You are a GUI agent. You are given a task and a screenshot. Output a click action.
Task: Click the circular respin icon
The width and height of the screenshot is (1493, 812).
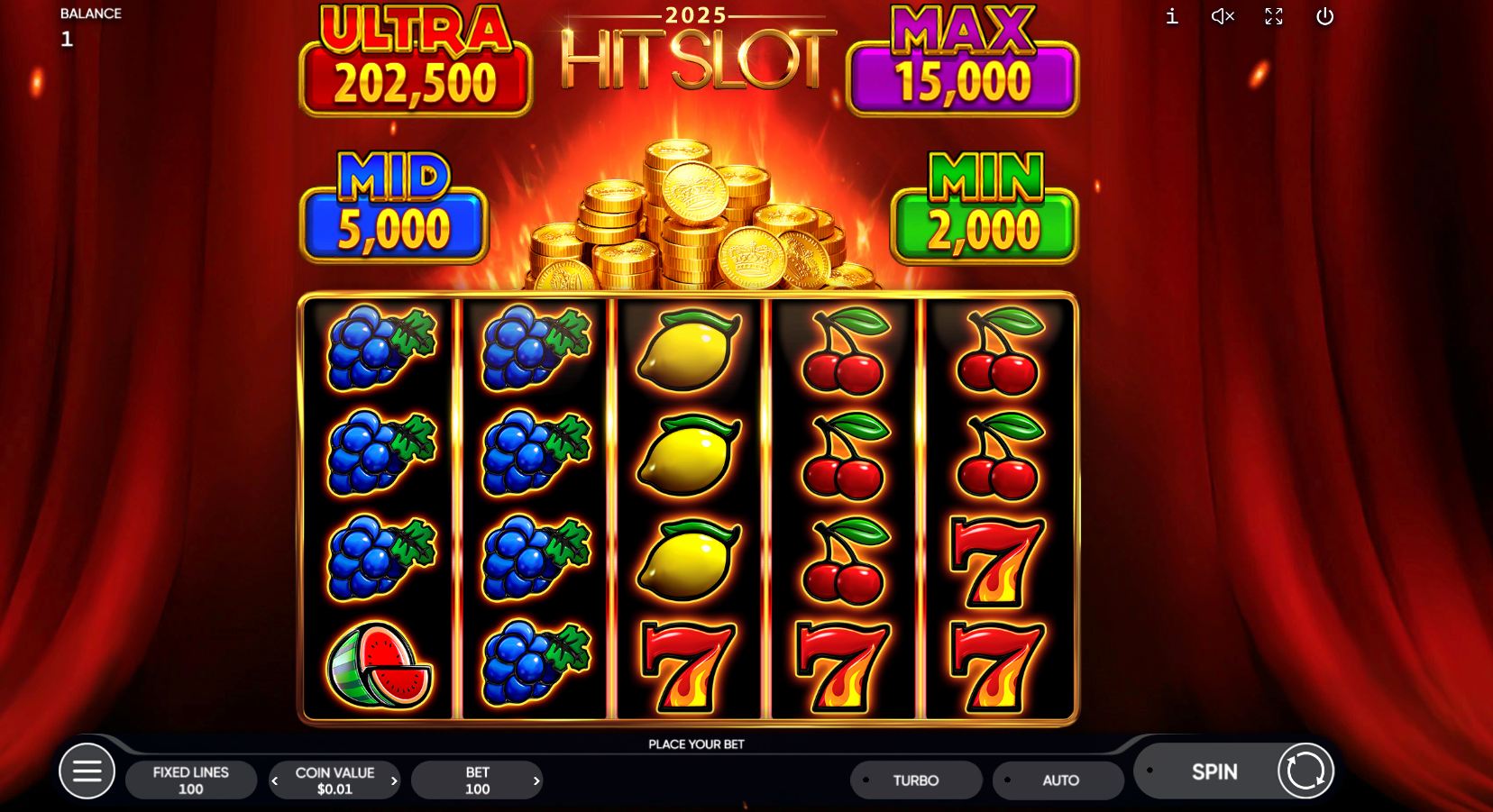coord(1305,771)
